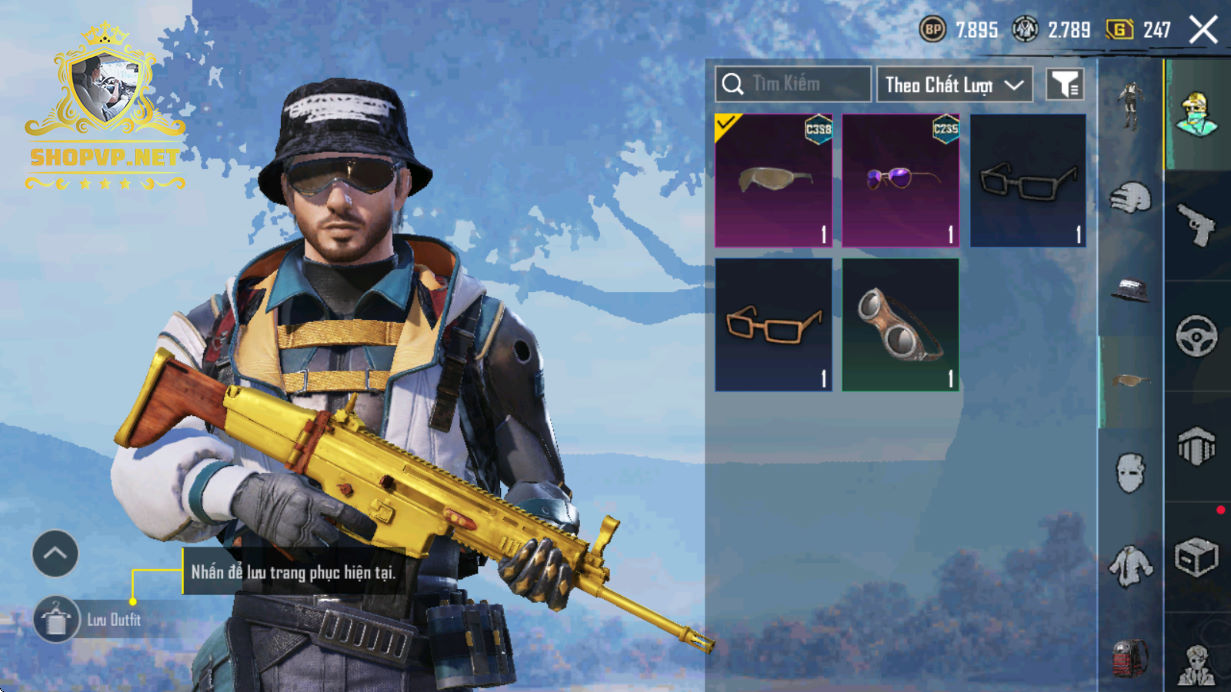Click the Tìm Kiếm search field
The height and width of the screenshot is (692, 1231).
click(793, 85)
